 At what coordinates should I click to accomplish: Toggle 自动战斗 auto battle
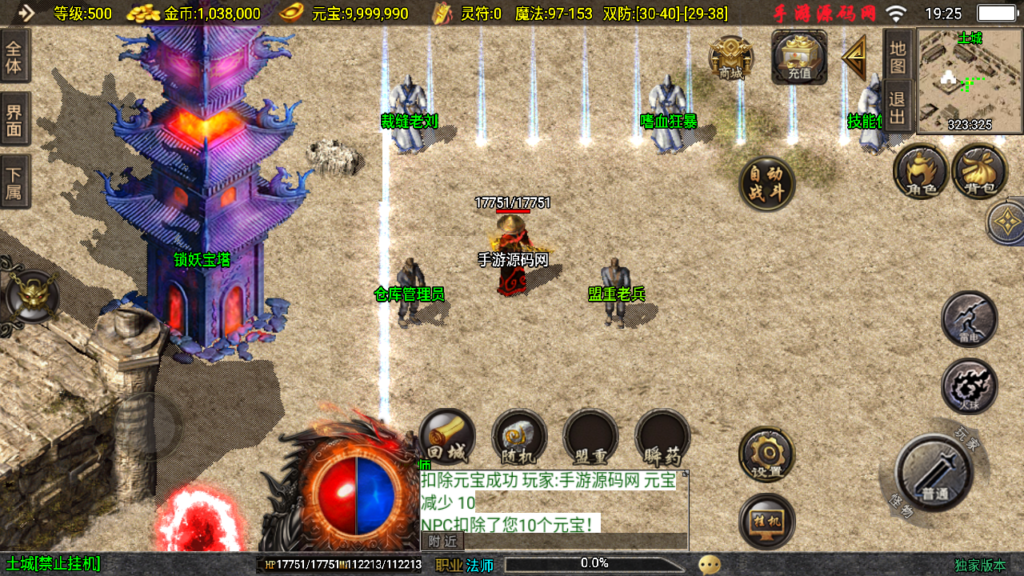[767, 183]
